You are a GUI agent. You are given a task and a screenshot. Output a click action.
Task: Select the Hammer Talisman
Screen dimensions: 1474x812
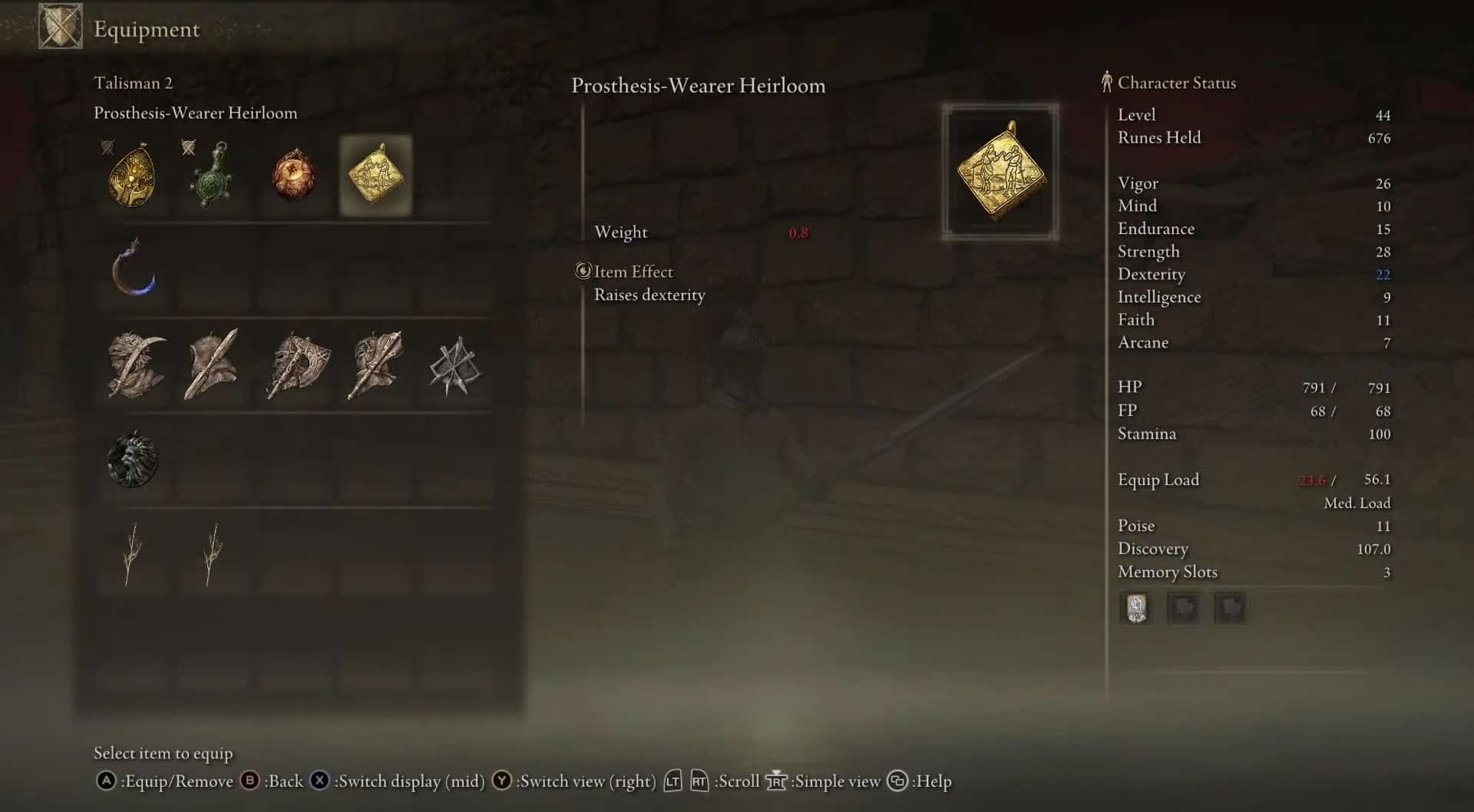375,365
